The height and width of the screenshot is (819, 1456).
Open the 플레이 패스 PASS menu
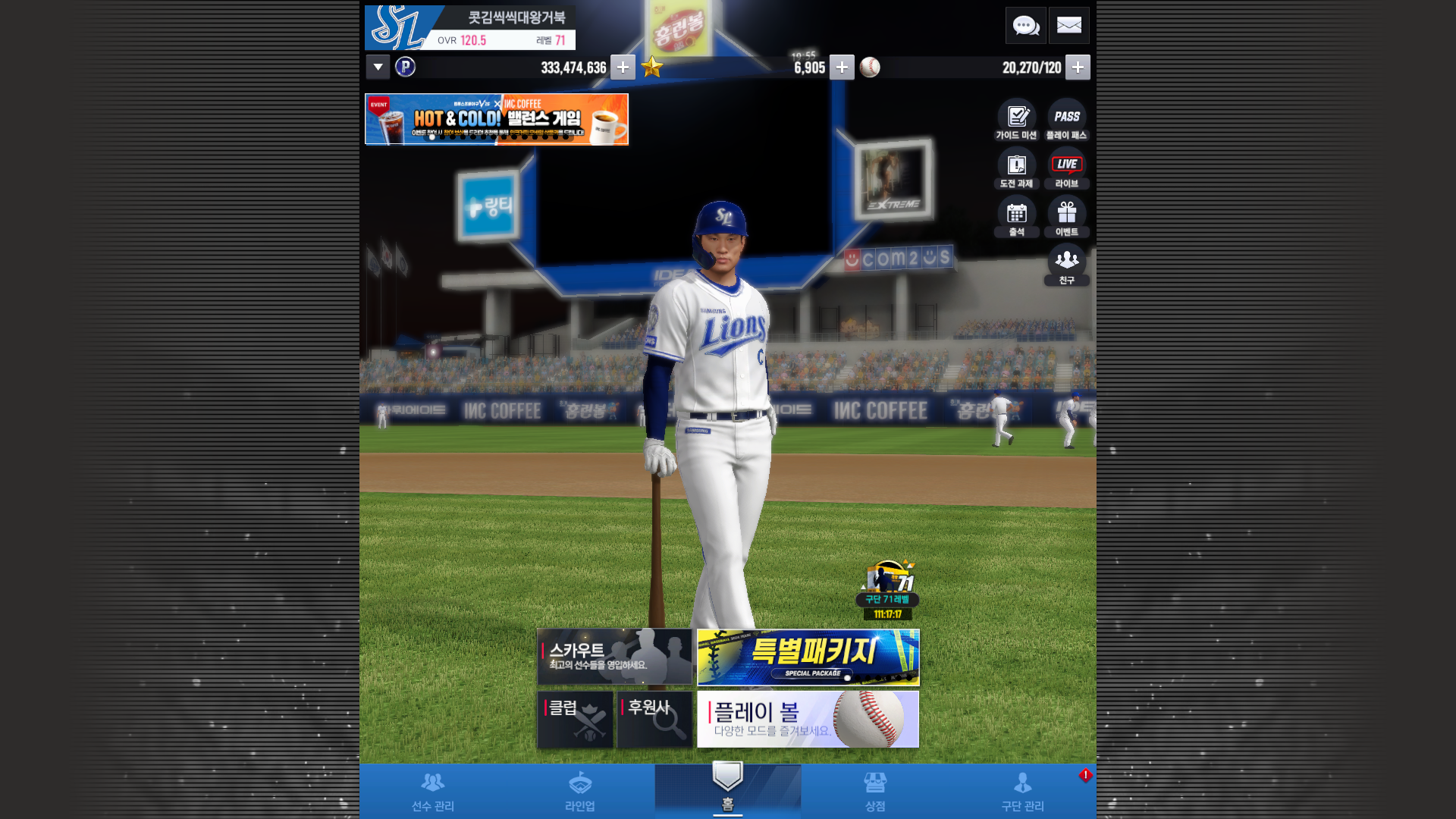[x=1067, y=120]
